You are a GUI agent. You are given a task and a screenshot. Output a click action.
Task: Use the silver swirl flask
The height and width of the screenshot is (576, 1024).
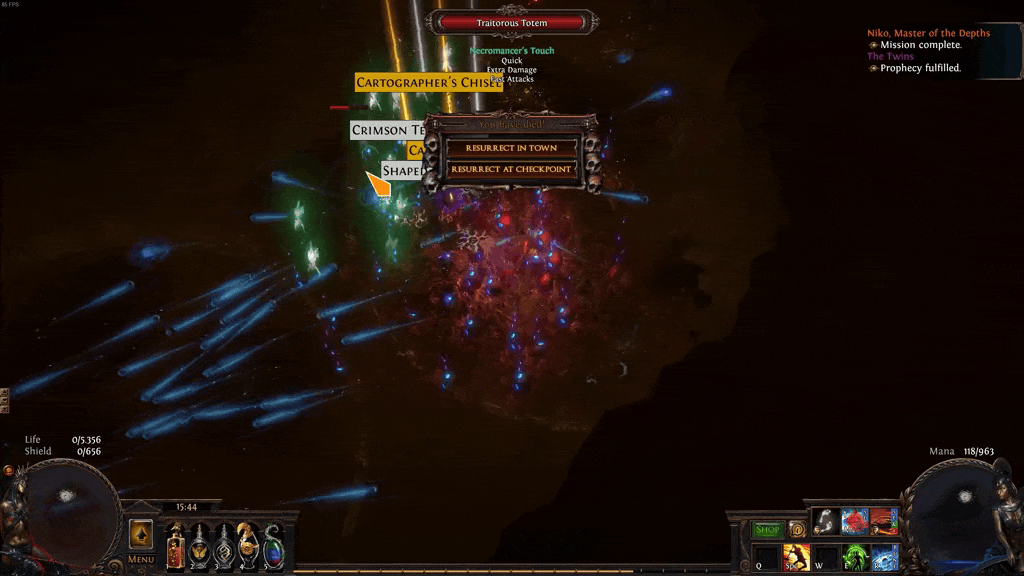pyautogui.click(x=224, y=545)
